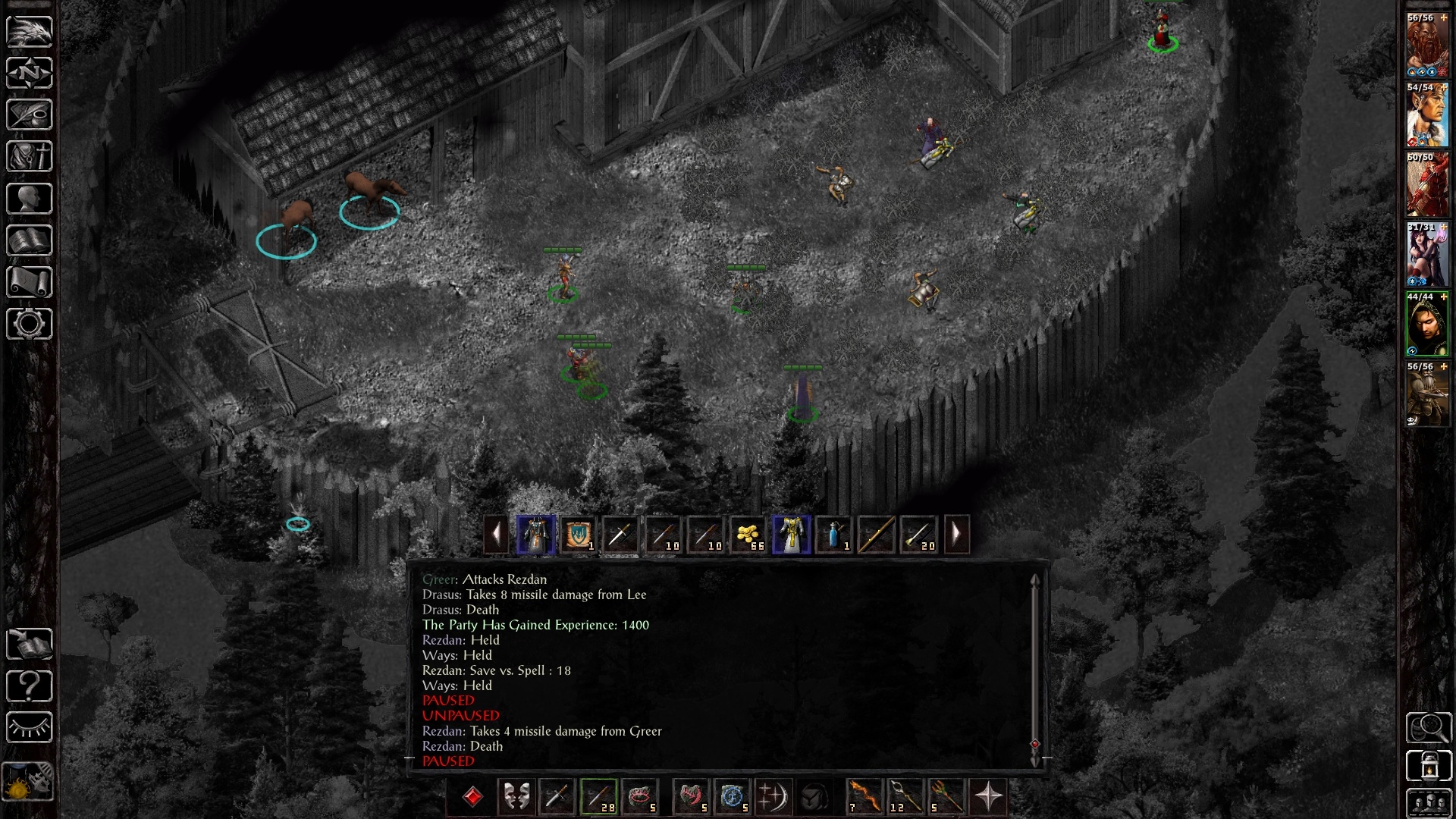1456x819 pixels.
Task: Open the character record head icon
Action: click(30, 199)
